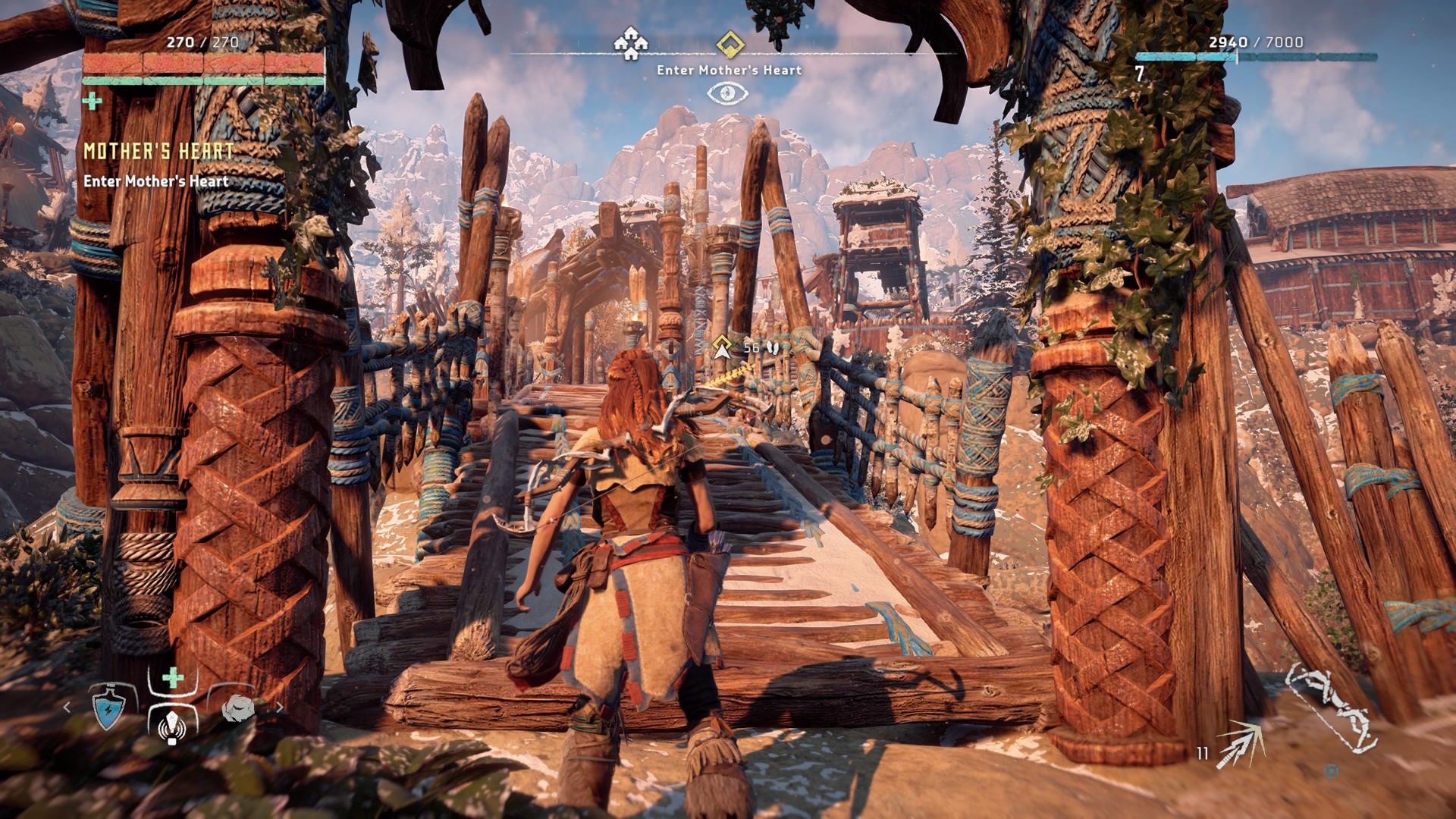Click the quest waypoint marker showing 56
The height and width of the screenshot is (819, 1456).
click(723, 347)
